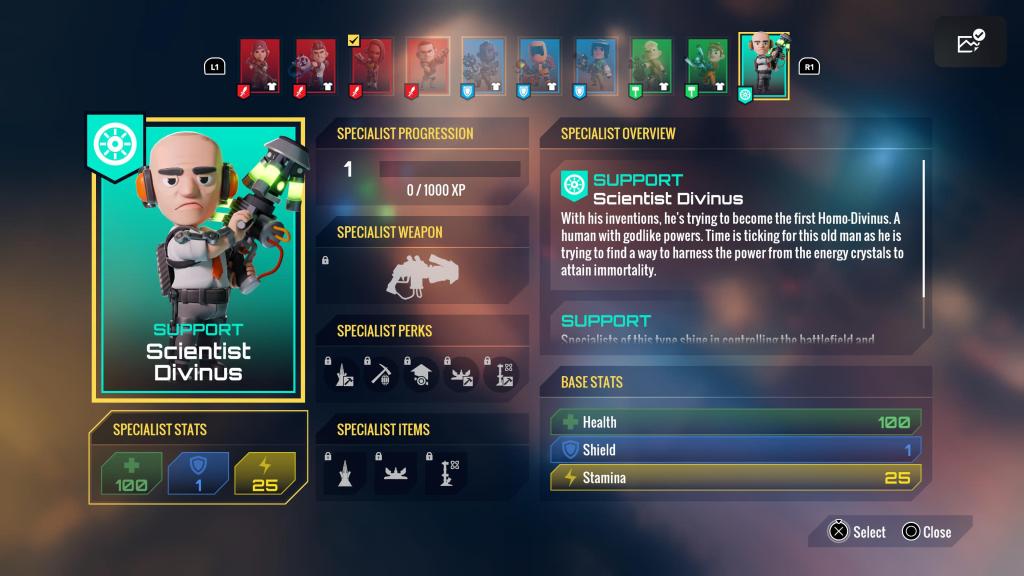Click the large Scientist Divinus character card

tap(196, 260)
